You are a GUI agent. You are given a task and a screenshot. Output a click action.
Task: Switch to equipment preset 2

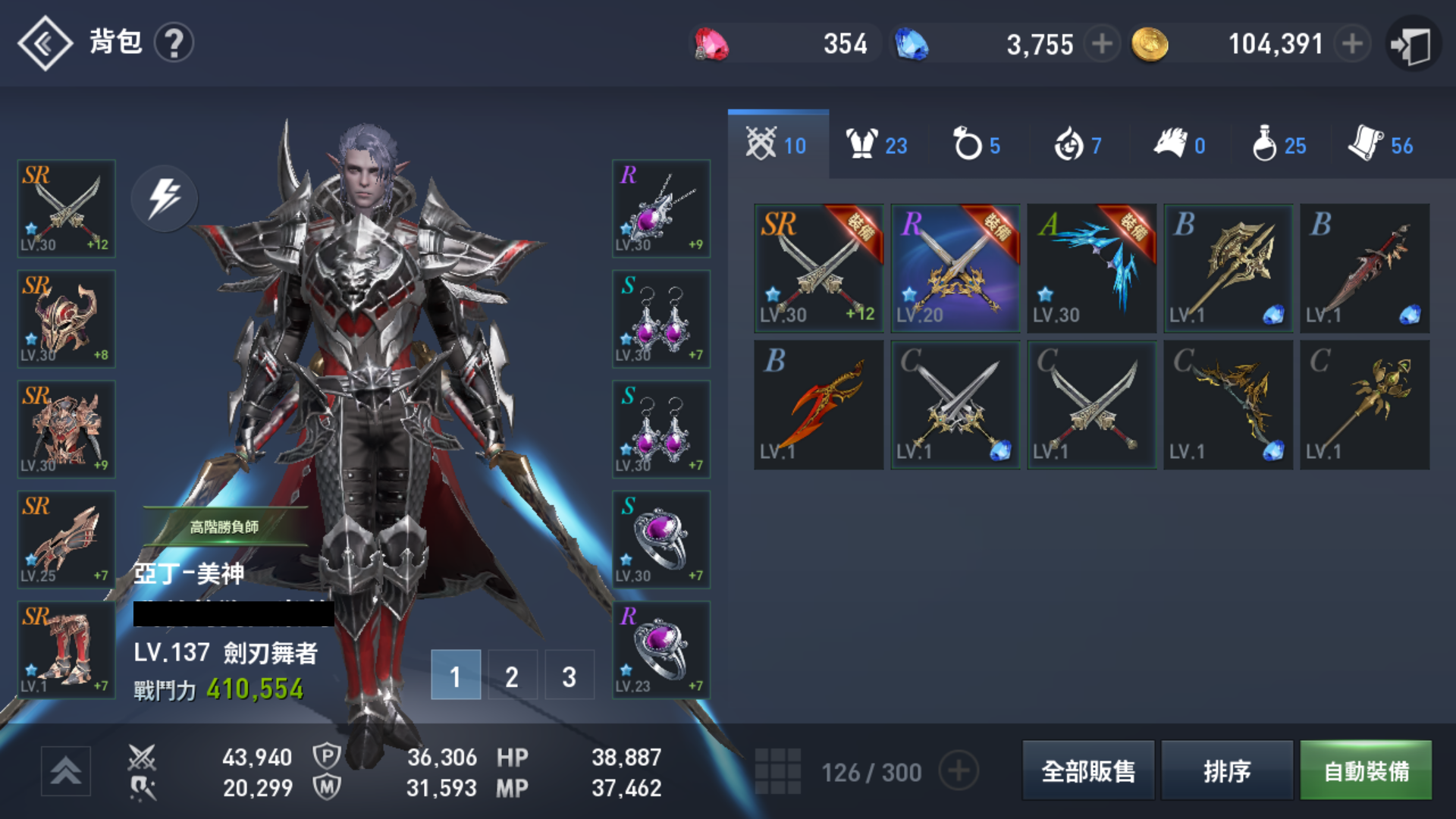point(512,675)
